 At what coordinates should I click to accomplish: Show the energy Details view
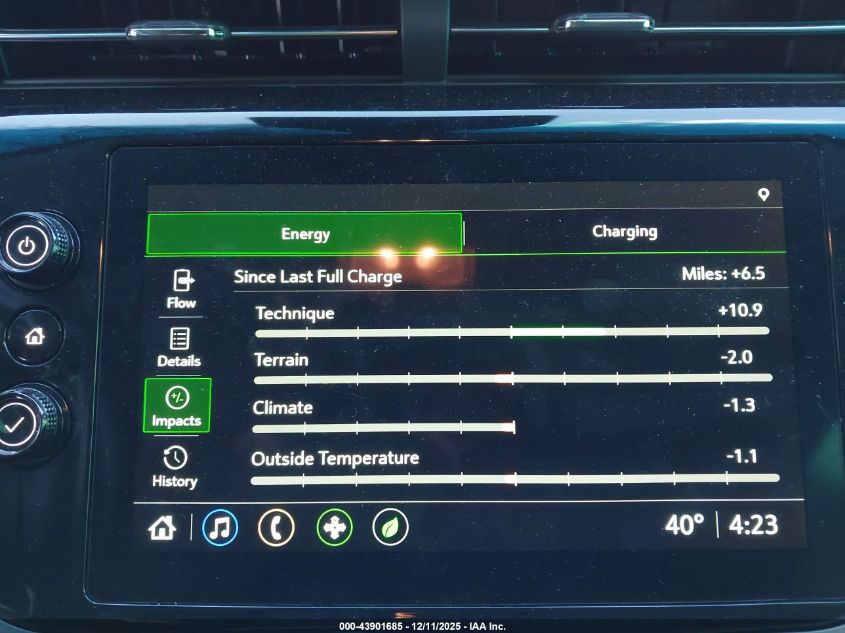(x=179, y=346)
